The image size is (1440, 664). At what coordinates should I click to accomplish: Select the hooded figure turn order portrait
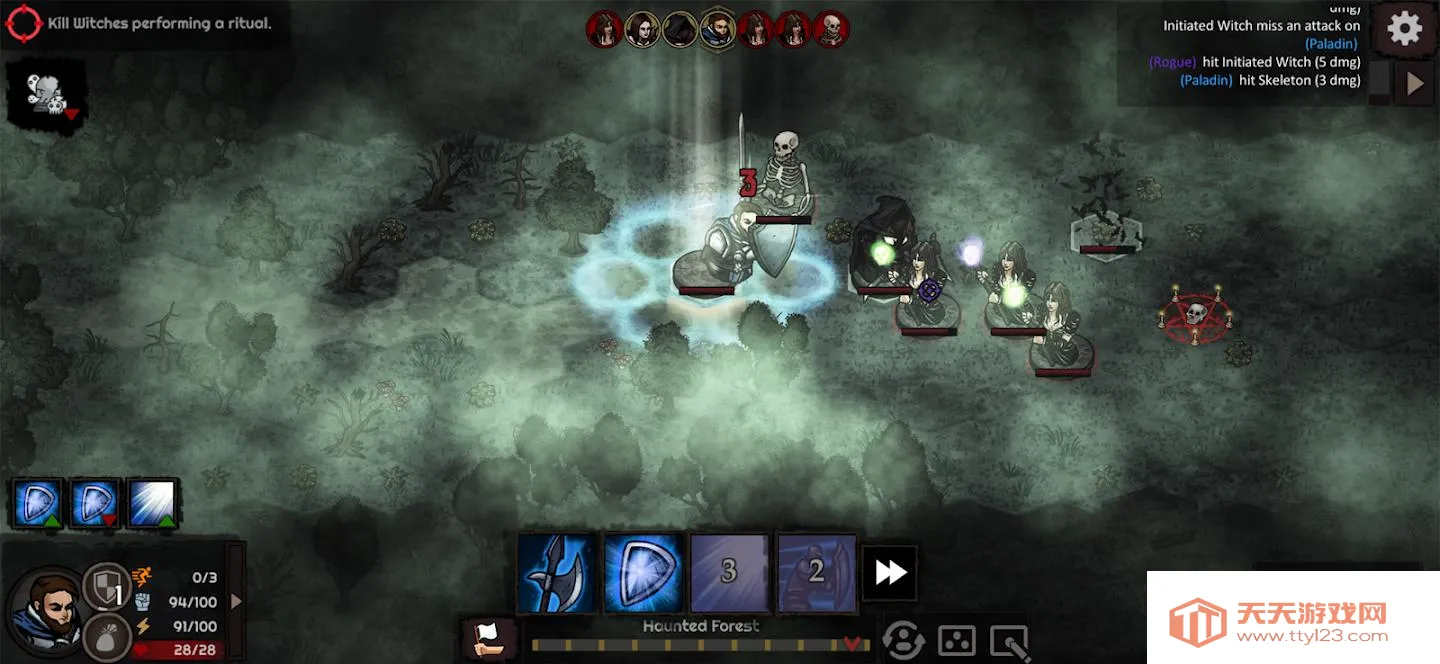[x=680, y=29]
